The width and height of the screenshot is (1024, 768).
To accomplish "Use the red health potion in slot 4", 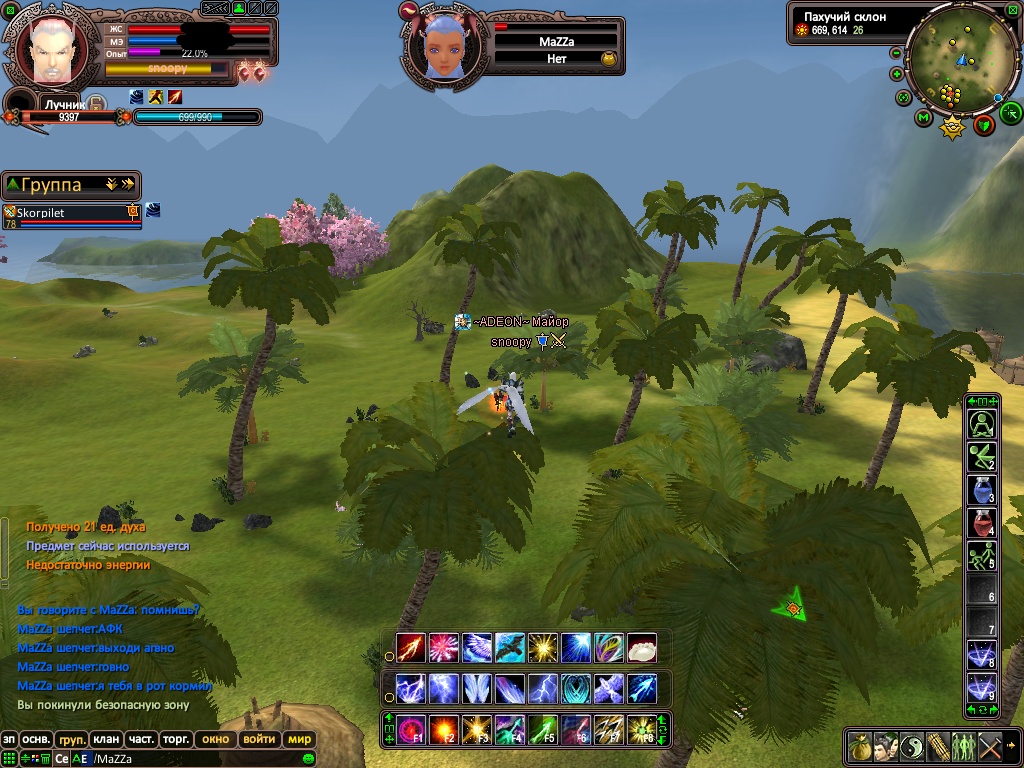I will click(x=981, y=522).
